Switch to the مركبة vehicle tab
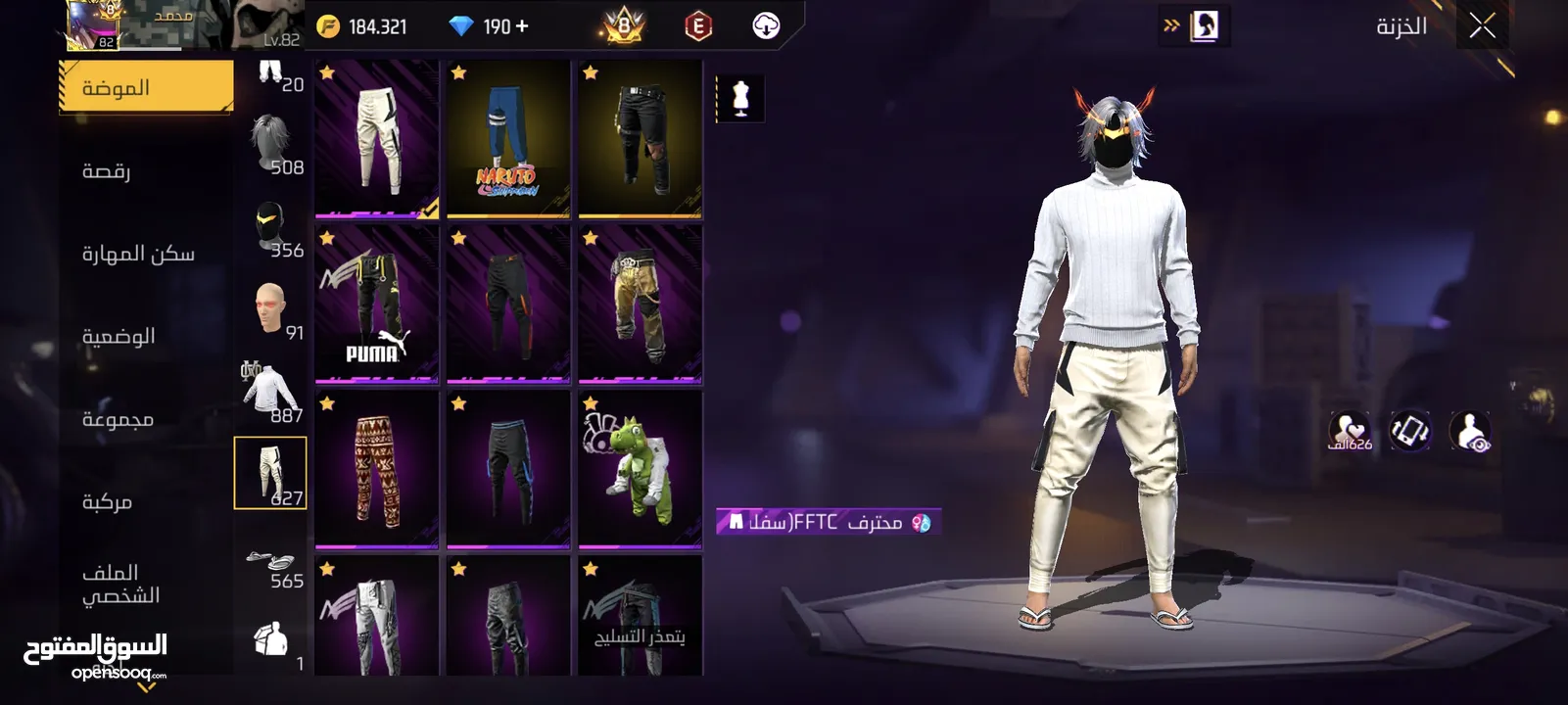This screenshot has width=1568, height=705. pos(107,501)
